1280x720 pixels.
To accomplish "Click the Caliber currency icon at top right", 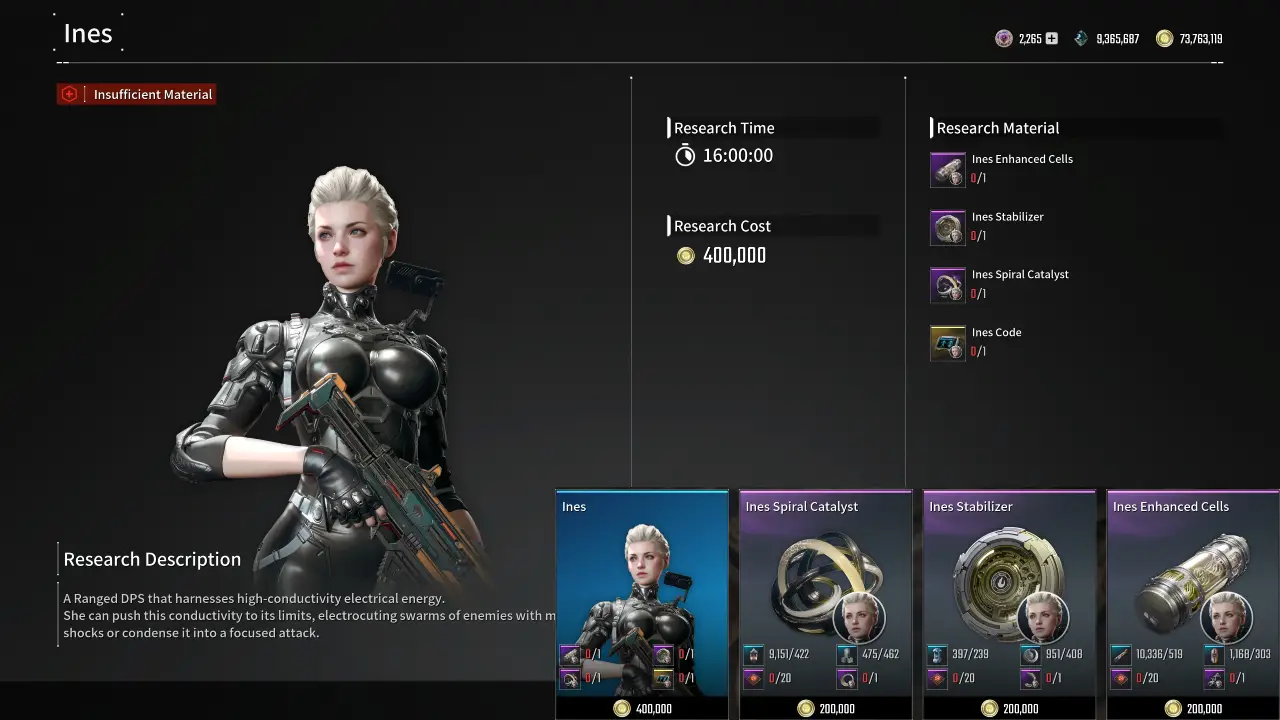I will (x=1003, y=38).
